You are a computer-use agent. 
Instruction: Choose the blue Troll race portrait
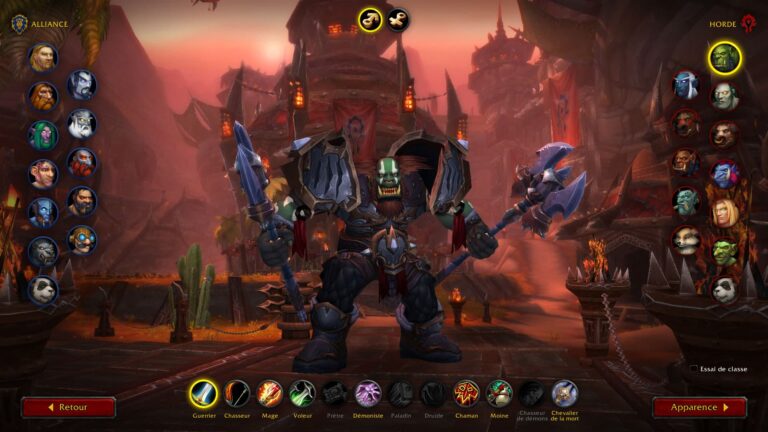724,173
